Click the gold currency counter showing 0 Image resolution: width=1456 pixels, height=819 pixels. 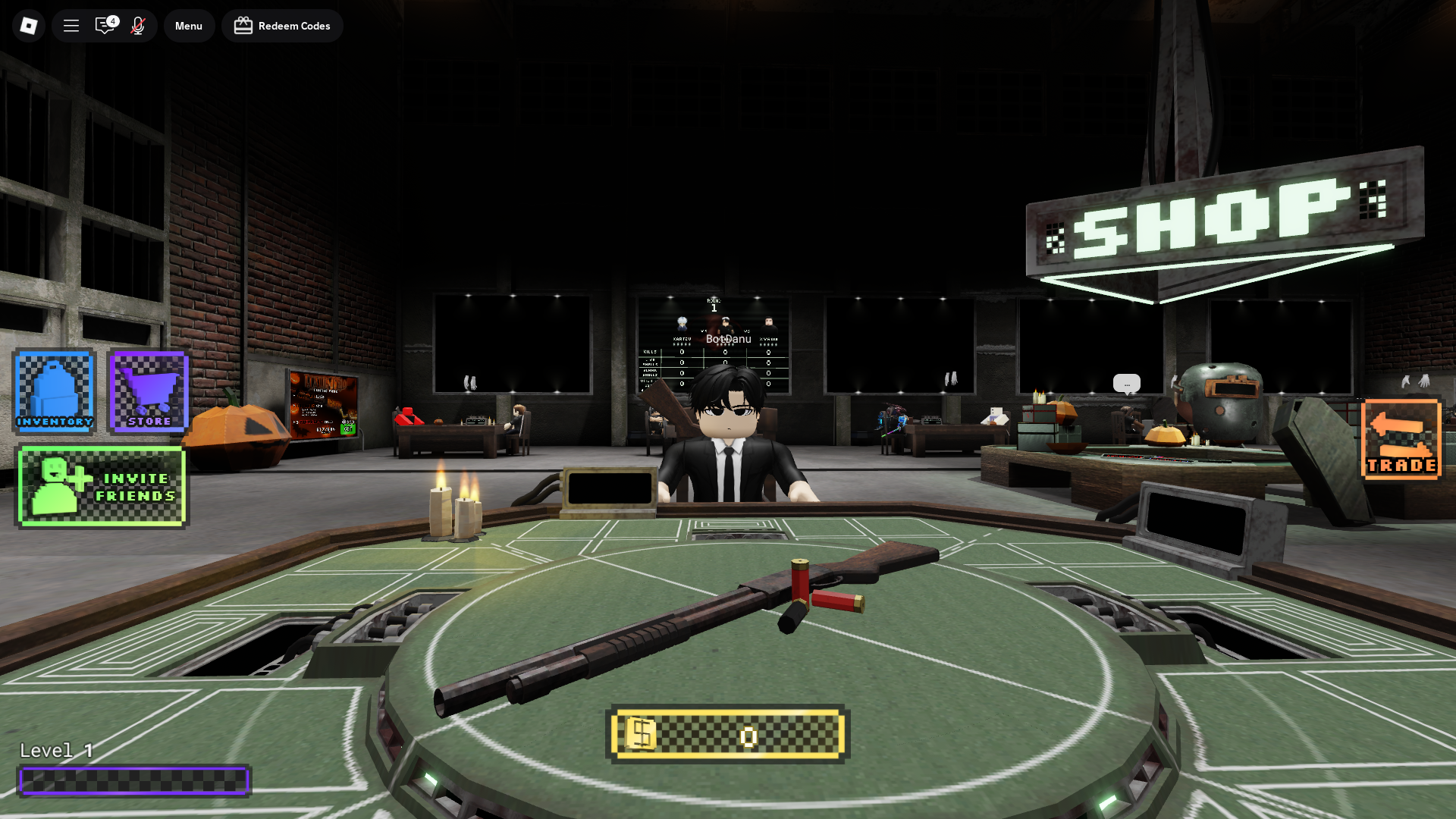click(x=727, y=735)
